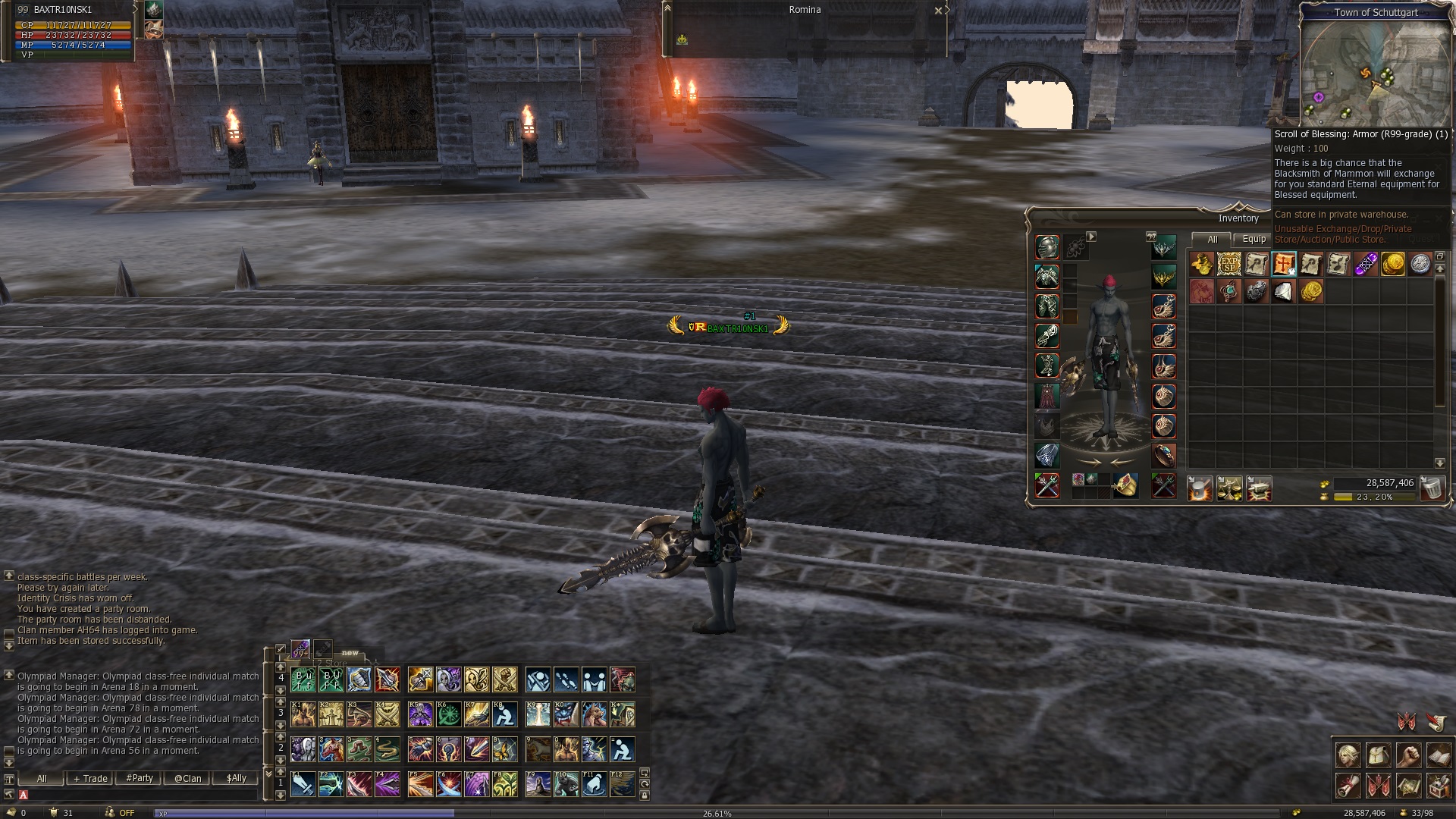Screen dimensions: 1456x819
Task: Switch chat to the +Trade tab
Action: pos(90,778)
